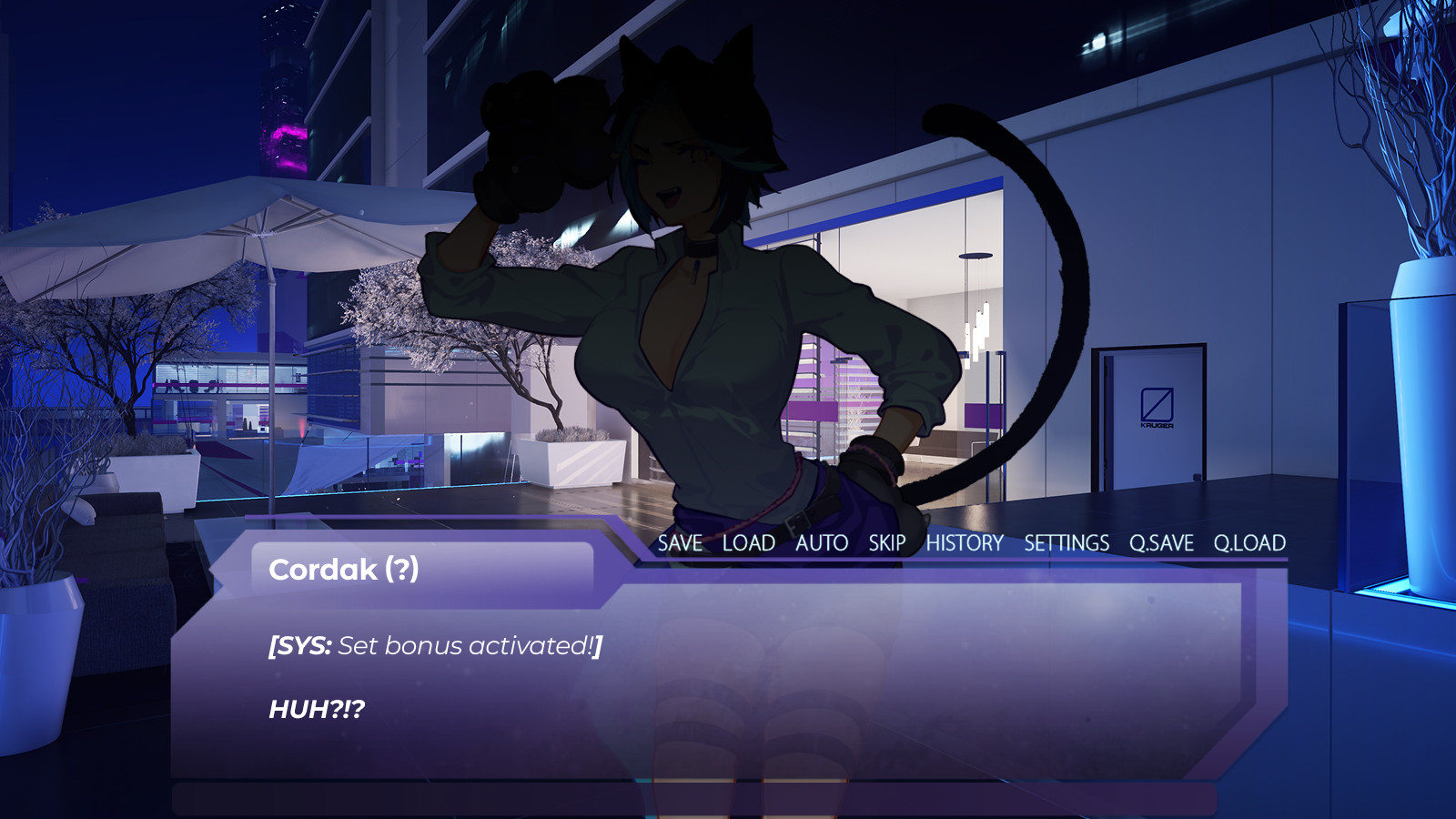Open the SETTINGS screen
Viewport: 1456px width, 819px height.
click(1067, 543)
